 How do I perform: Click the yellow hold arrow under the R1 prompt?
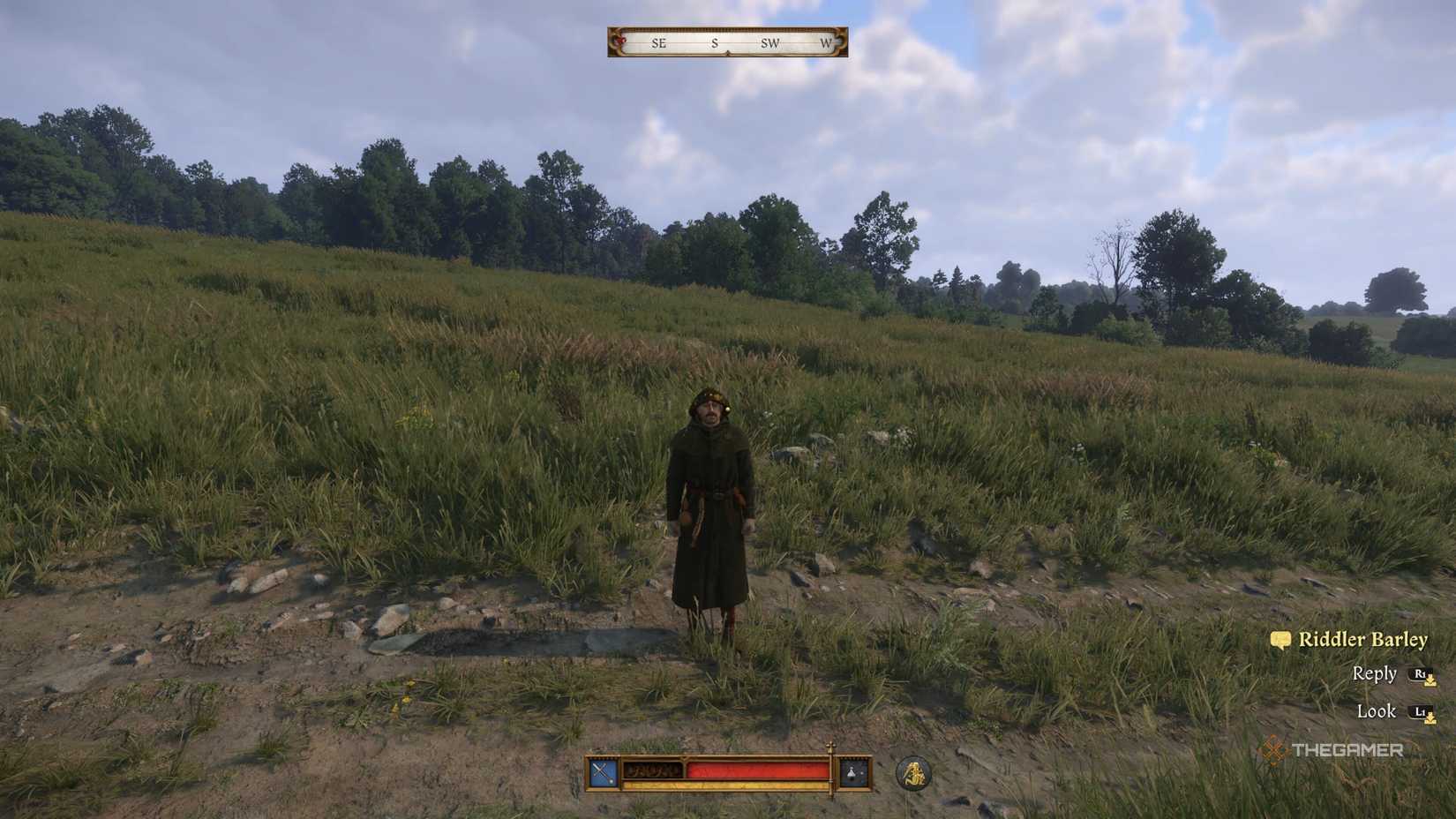(x=1430, y=681)
